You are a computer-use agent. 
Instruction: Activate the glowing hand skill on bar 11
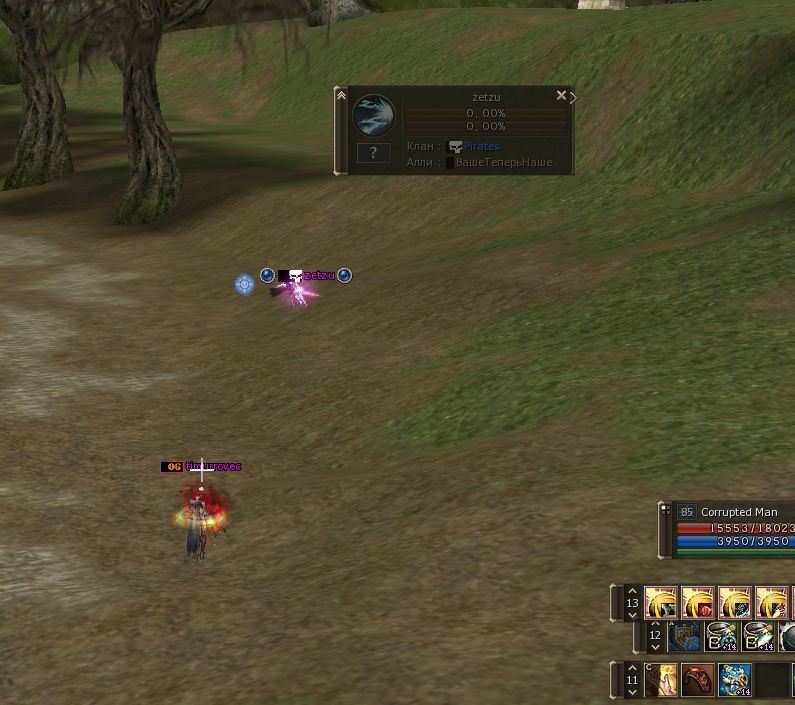click(662, 680)
